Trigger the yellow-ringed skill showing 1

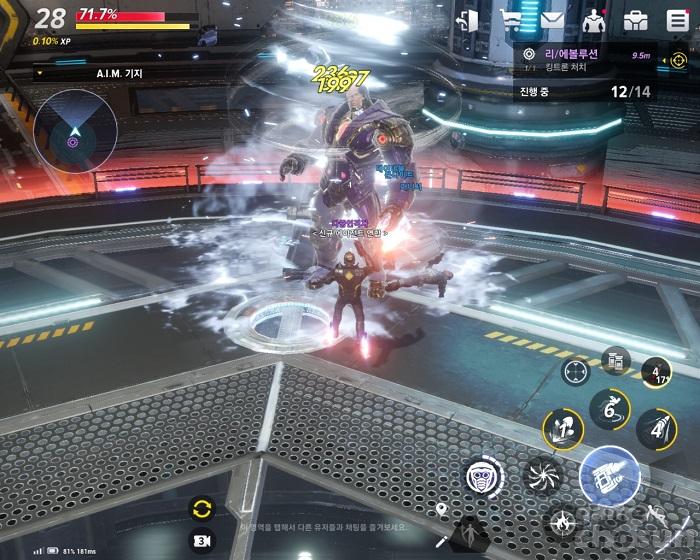(562, 429)
